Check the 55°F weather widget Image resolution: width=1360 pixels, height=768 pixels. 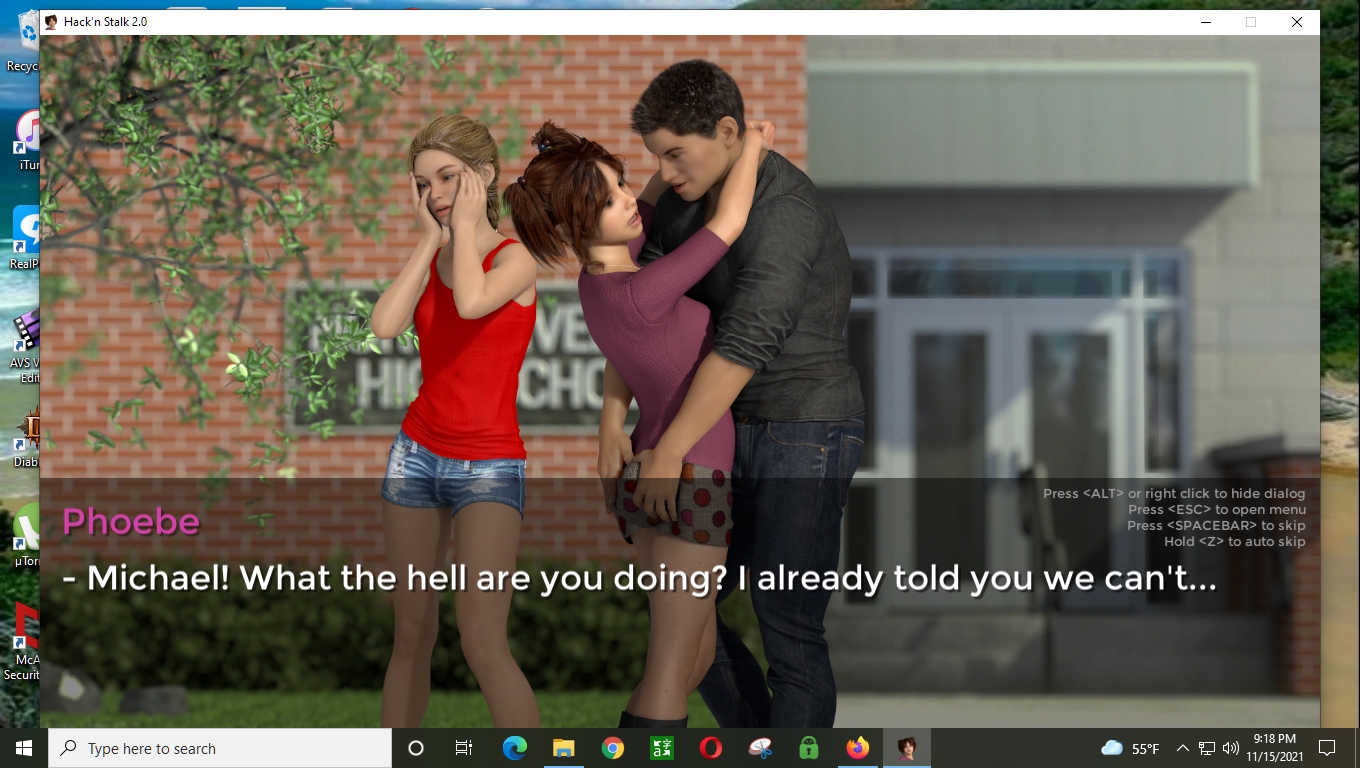(1128, 748)
